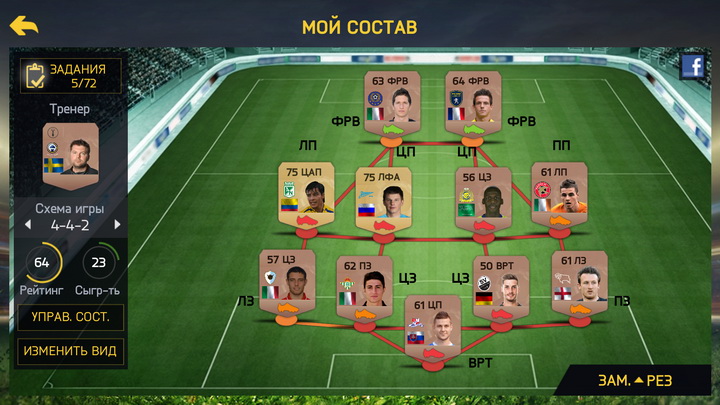Switch to next formation with right arrow
The image size is (720, 405).
pyautogui.click(x=117, y=225)
